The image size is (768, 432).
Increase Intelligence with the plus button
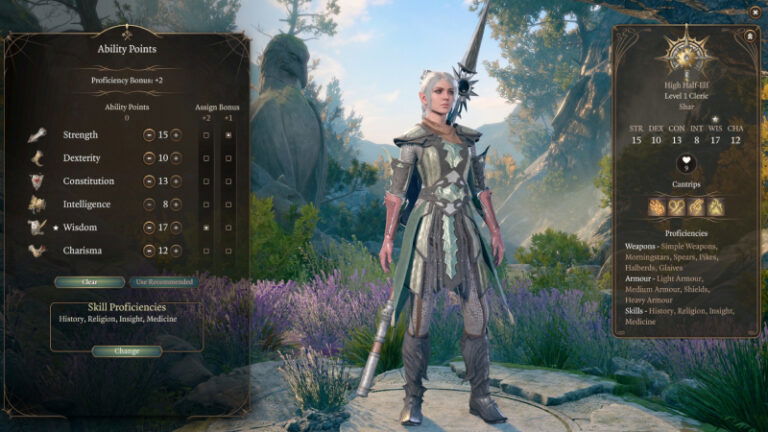176,204
